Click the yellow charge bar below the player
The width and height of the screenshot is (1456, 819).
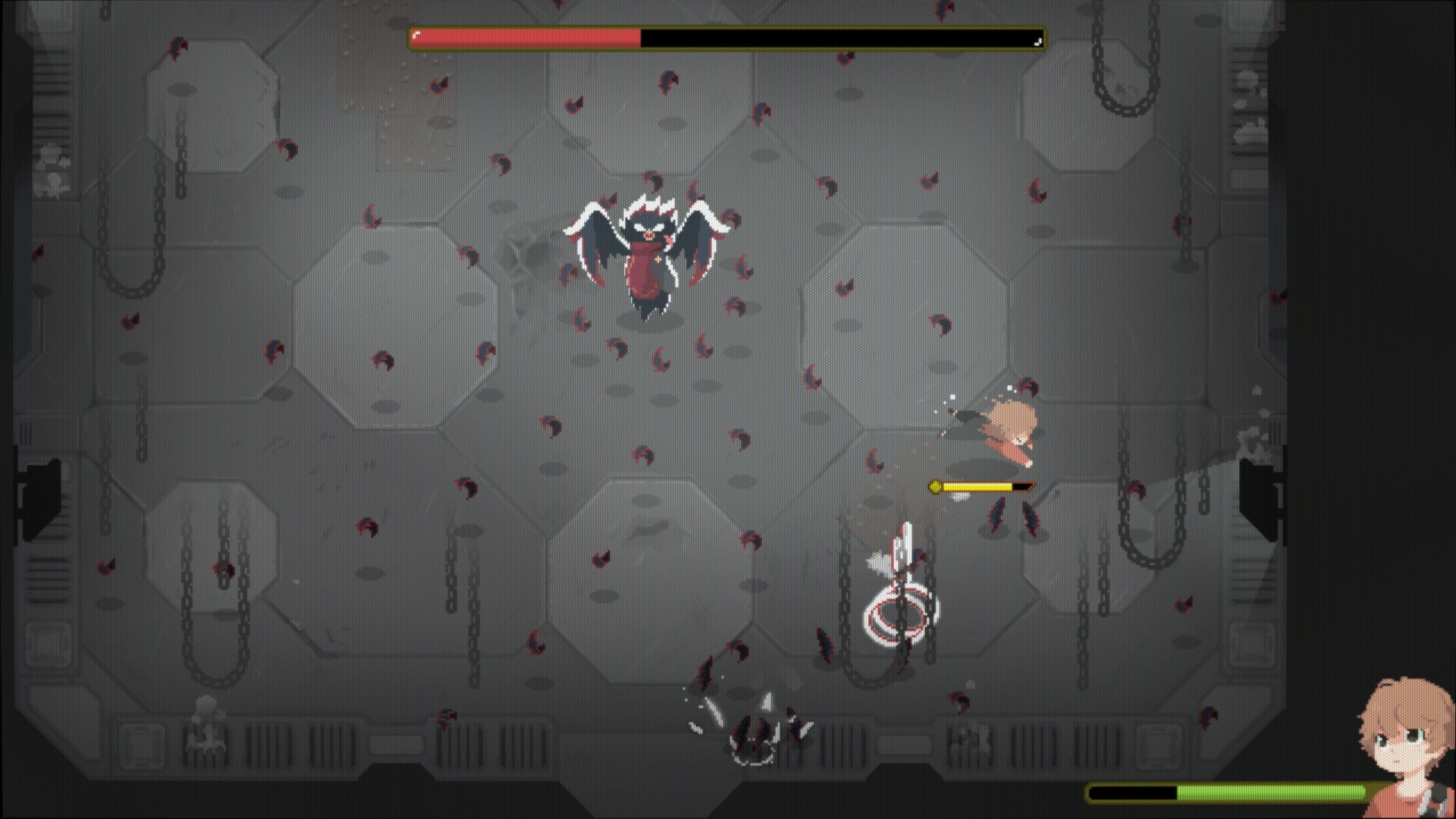tap(978, 486)
